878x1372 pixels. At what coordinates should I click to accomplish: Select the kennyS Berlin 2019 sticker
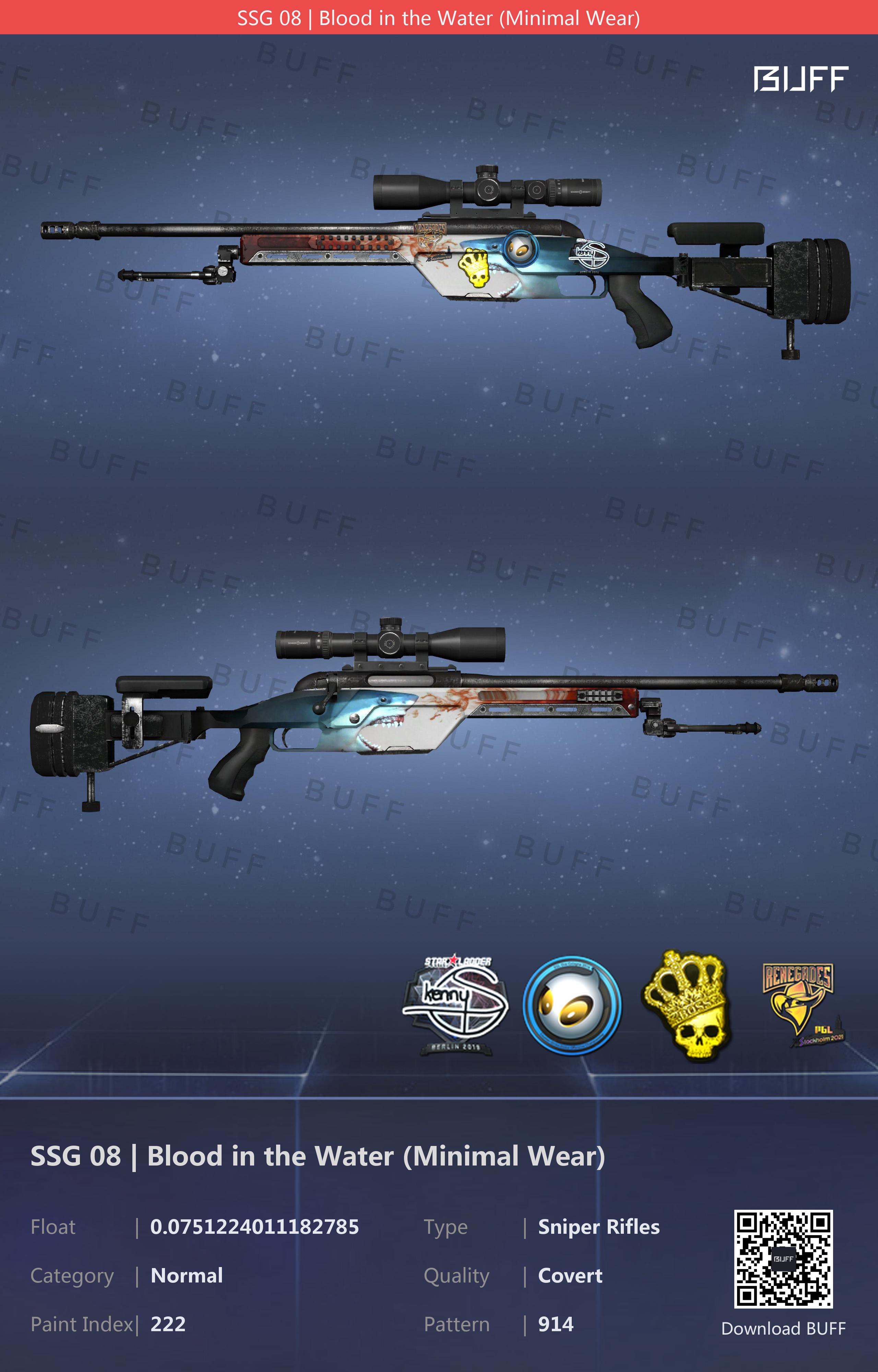tap(455, 1005)
